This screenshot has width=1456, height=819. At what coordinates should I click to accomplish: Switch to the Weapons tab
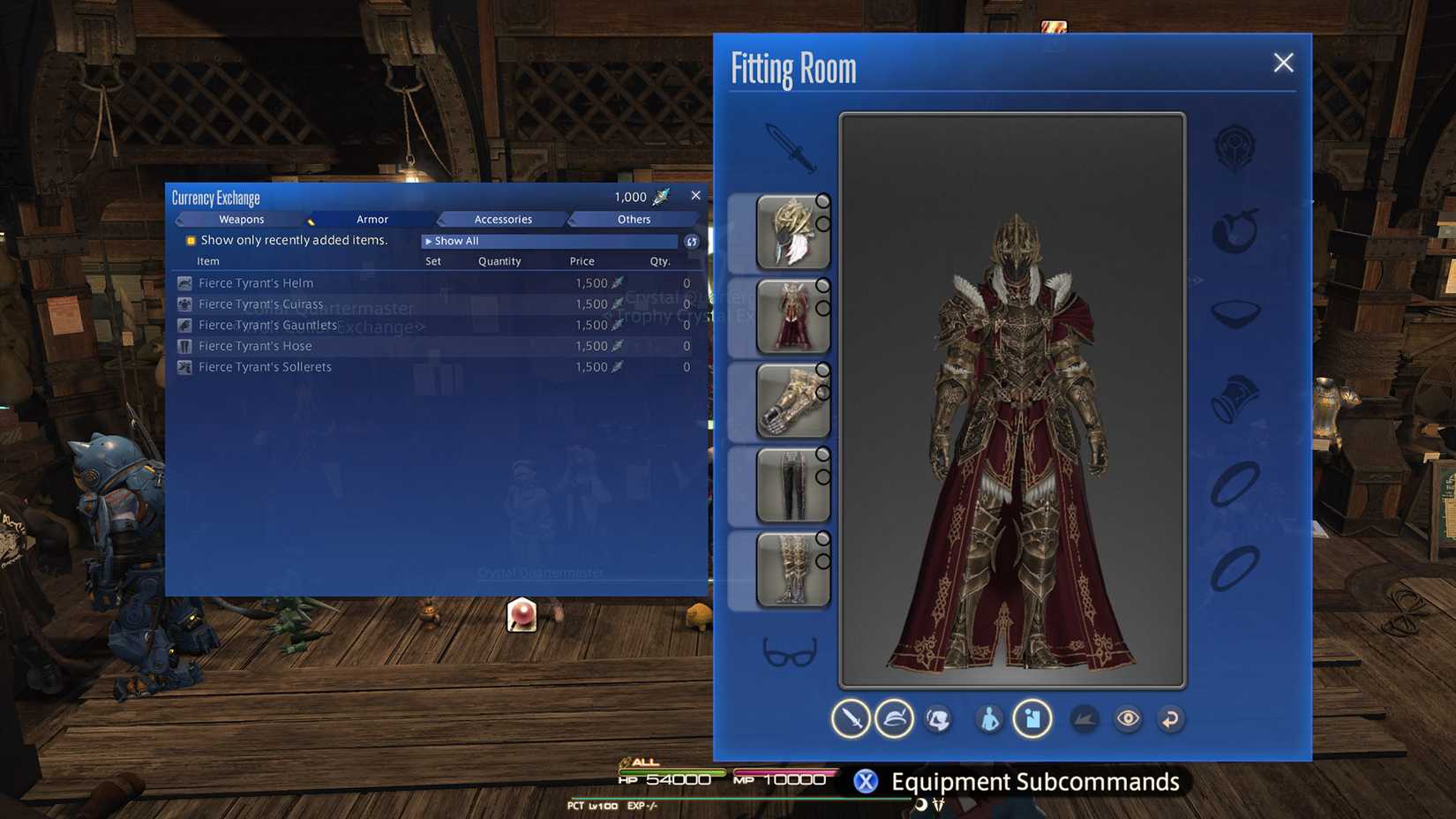(x=241, y=219)
